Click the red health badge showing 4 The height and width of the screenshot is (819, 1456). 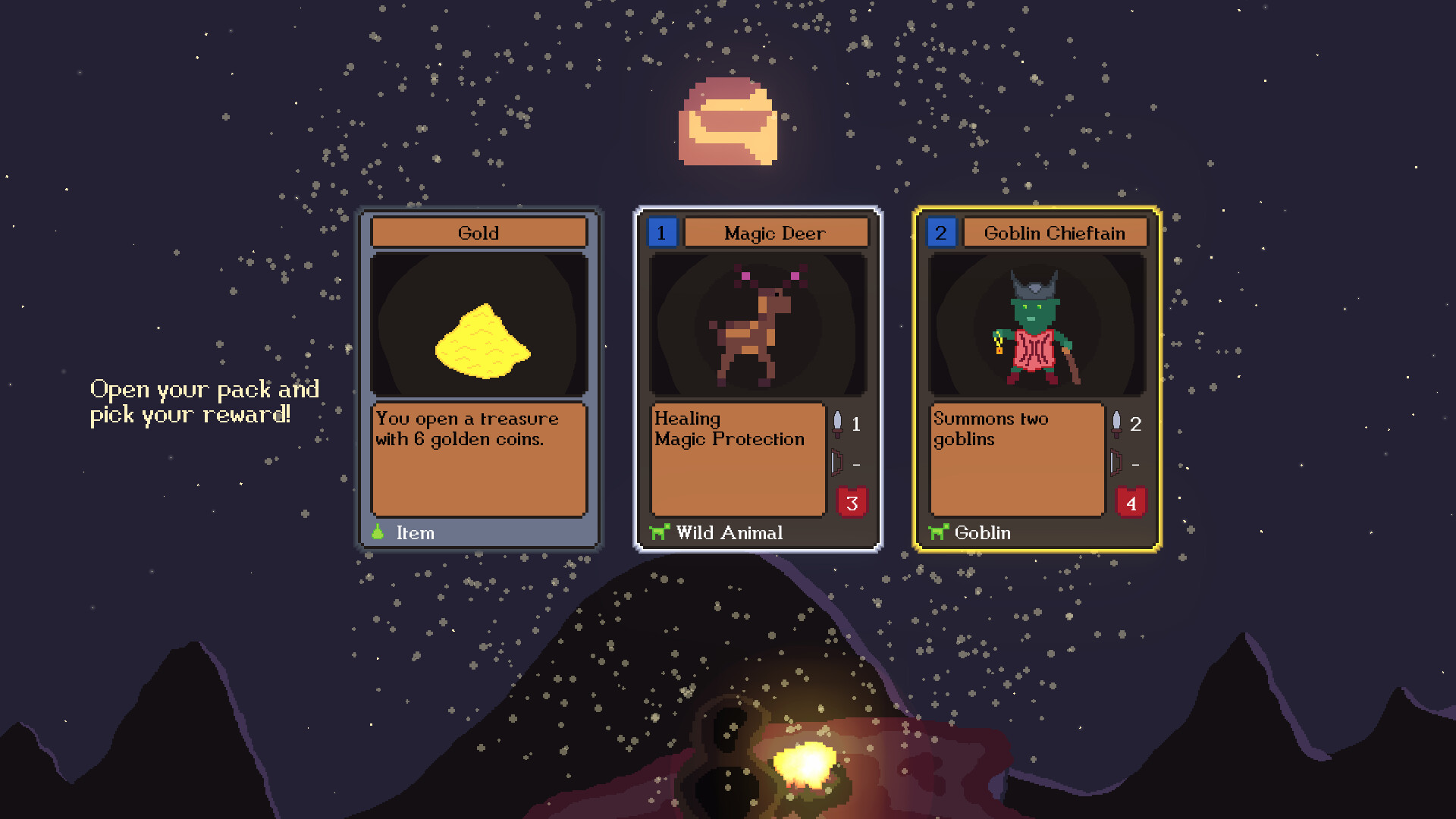pyautogui.click(x=1131, y=501)
